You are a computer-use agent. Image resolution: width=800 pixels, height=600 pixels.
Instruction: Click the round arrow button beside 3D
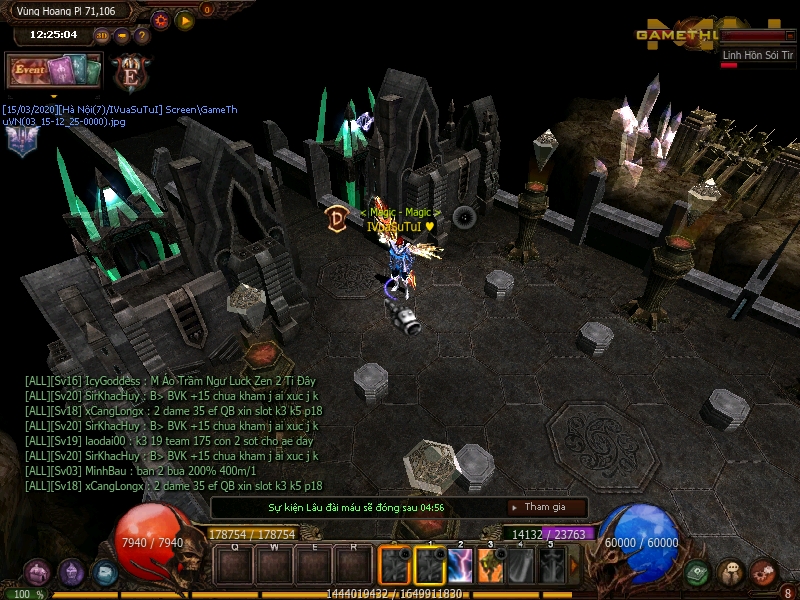click(x=122, y=36)
